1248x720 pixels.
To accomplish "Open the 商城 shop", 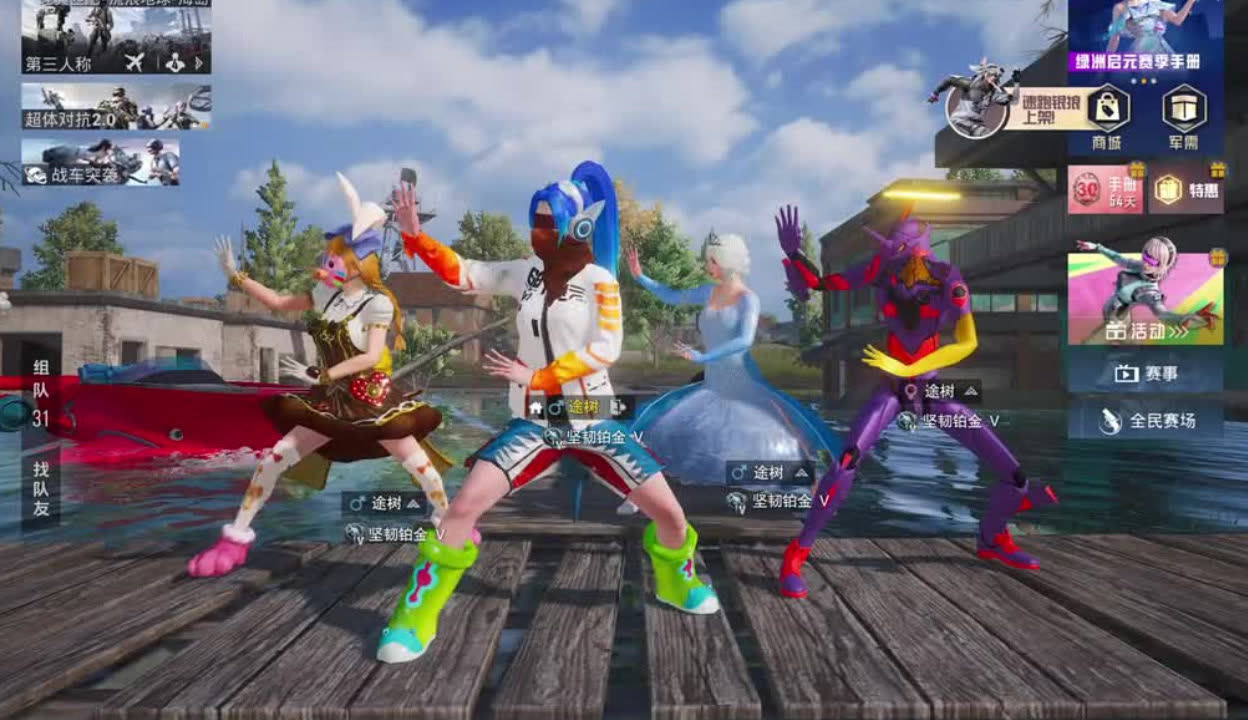I will (x=1107, y=116).
